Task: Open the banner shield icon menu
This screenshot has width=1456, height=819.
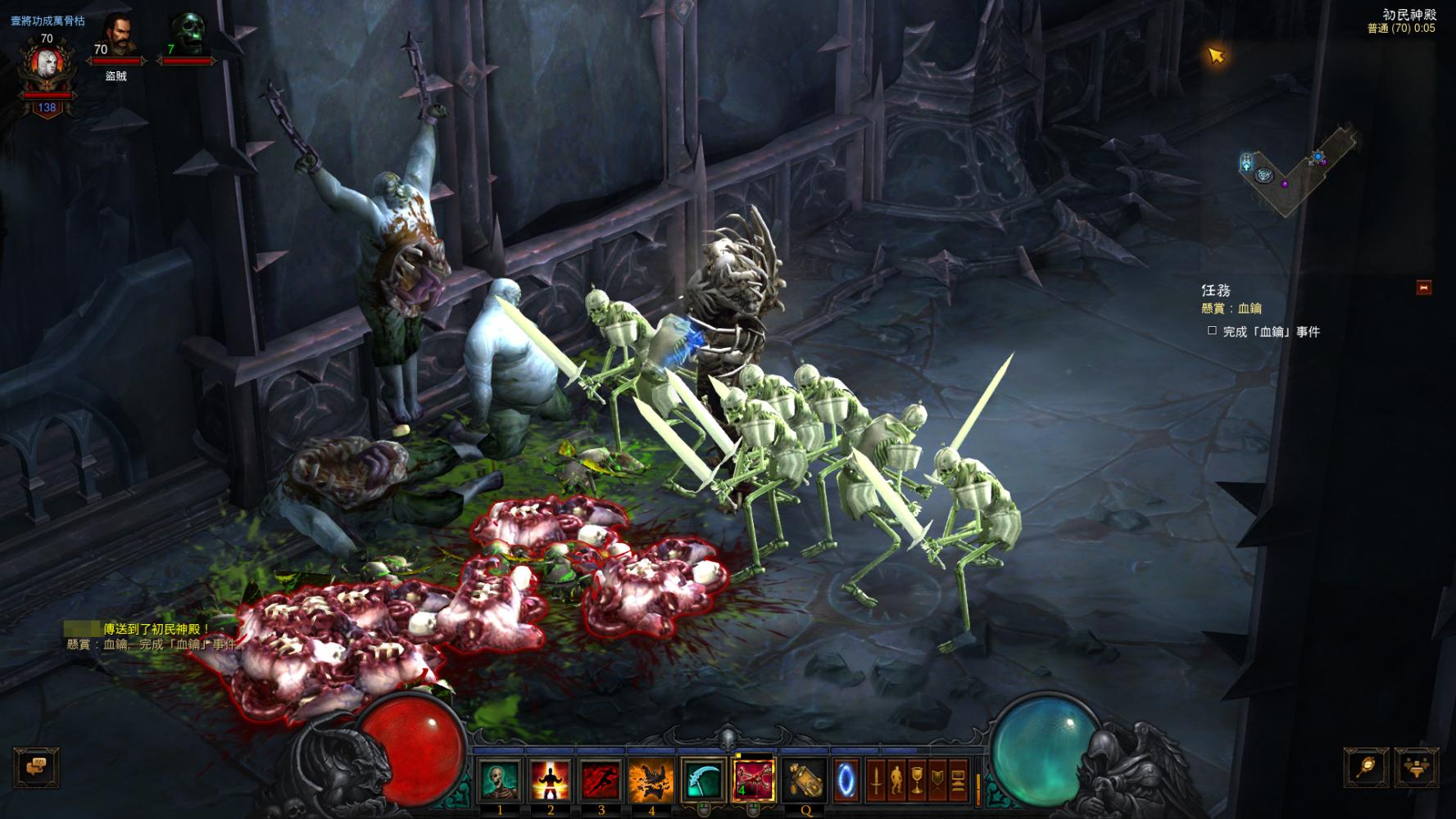Action: coord(937,781)
